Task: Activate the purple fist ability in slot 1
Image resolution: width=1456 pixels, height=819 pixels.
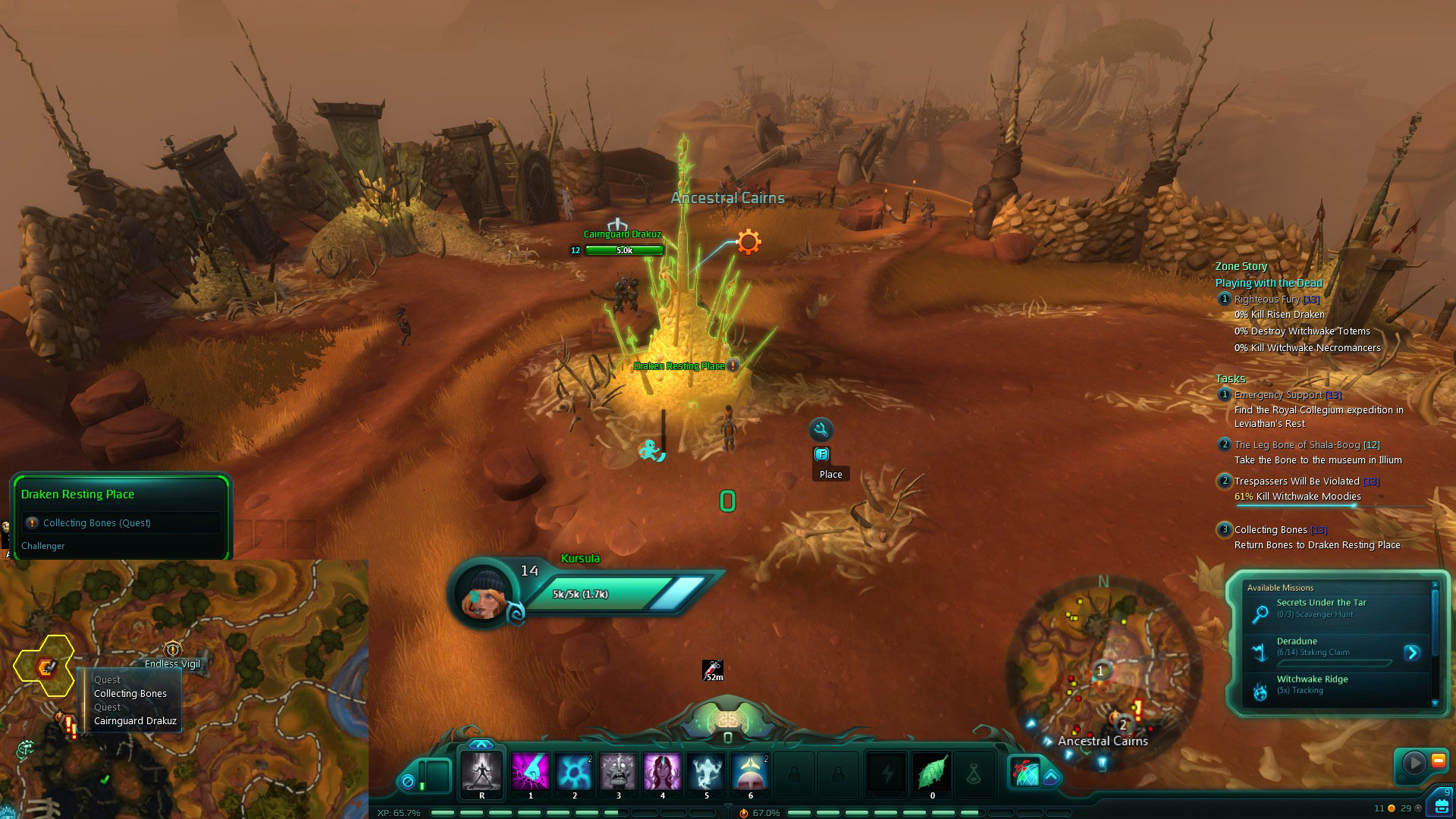Action: (530, 771)
